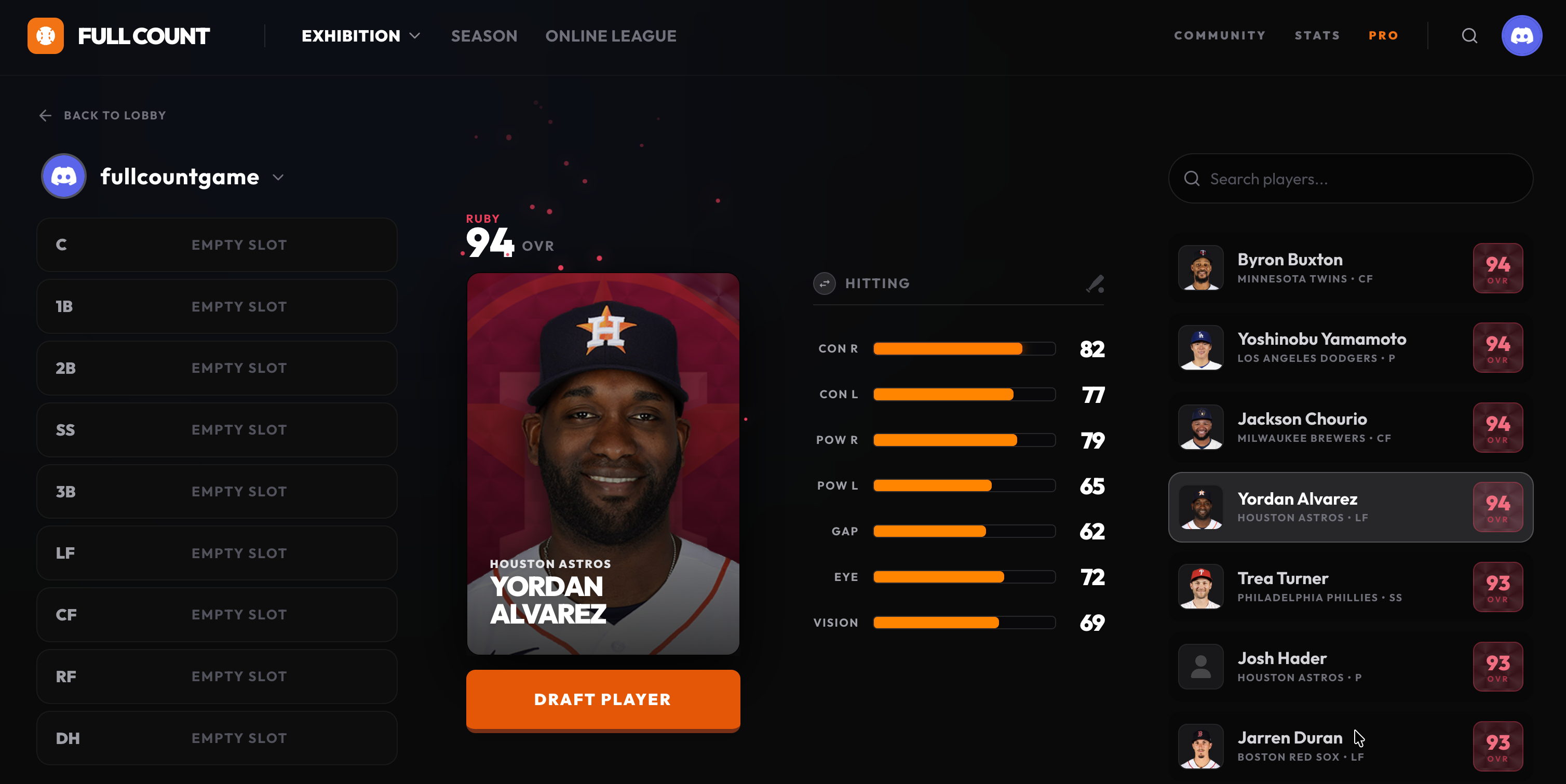Switch to Season mode
1566x784 pixels.
[484, 36]
